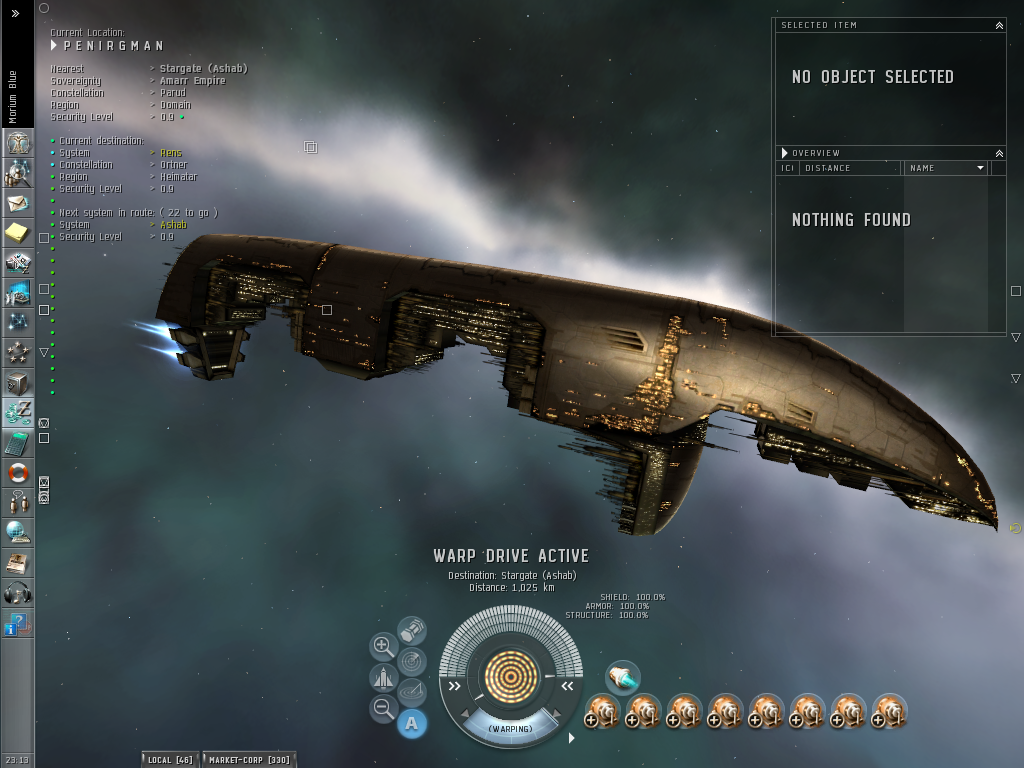The height and width of the screenshot is (768, 1024).
Task: Open the headphones jukebox icon
Action: (x=18, y=593)
